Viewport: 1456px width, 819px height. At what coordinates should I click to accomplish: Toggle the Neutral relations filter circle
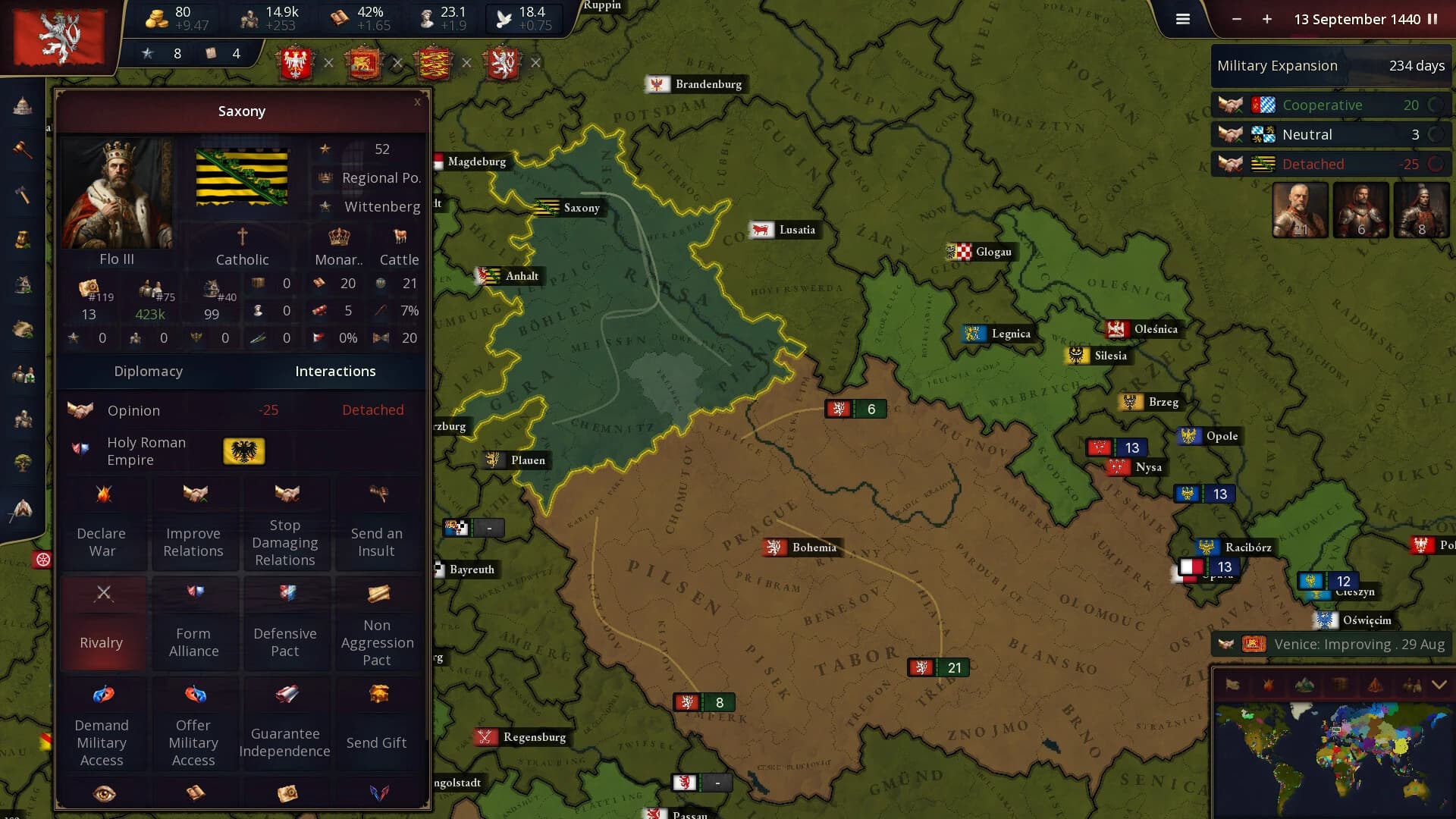tap(1436, 134)
